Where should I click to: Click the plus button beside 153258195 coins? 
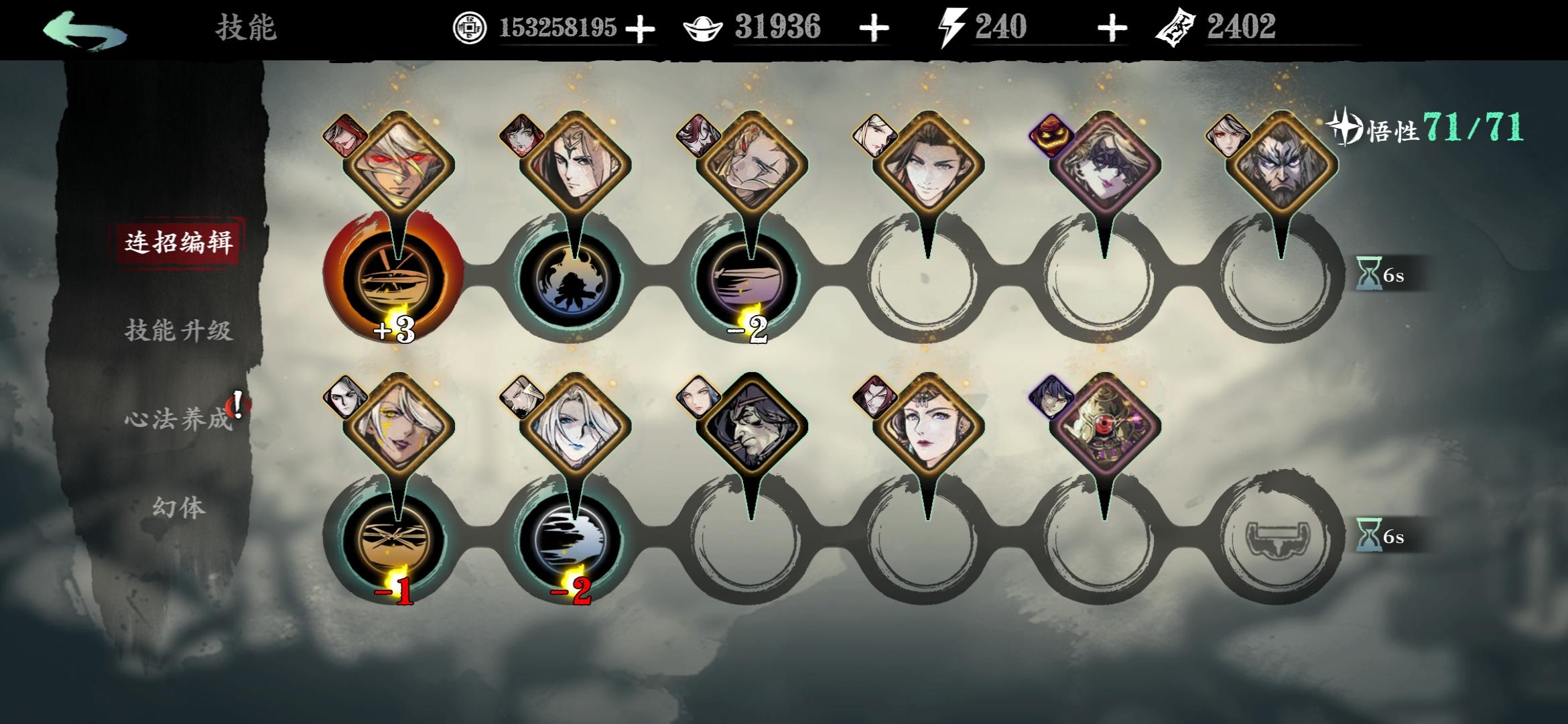pyautogui.click(x=641, y=28)
